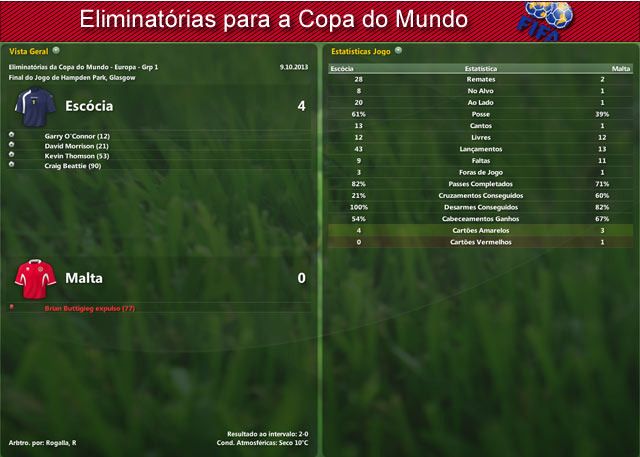The width and height of the screenshot is (640, 457).
Task: Open the Malta team name link
Action: coord(84,278)
